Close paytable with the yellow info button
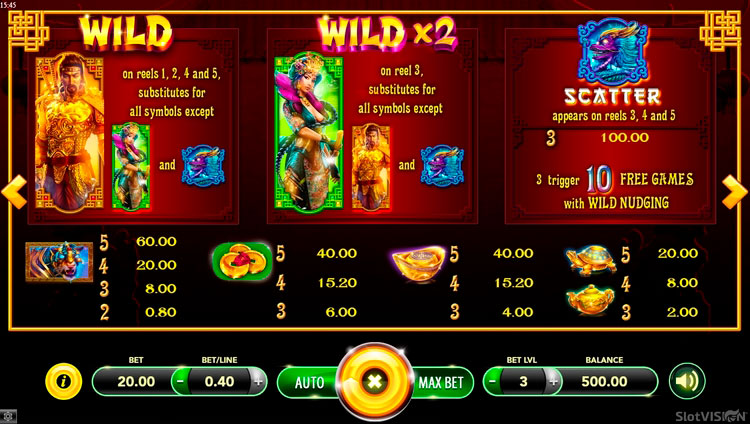Screen dimensions: 750x424 [64, 381]
